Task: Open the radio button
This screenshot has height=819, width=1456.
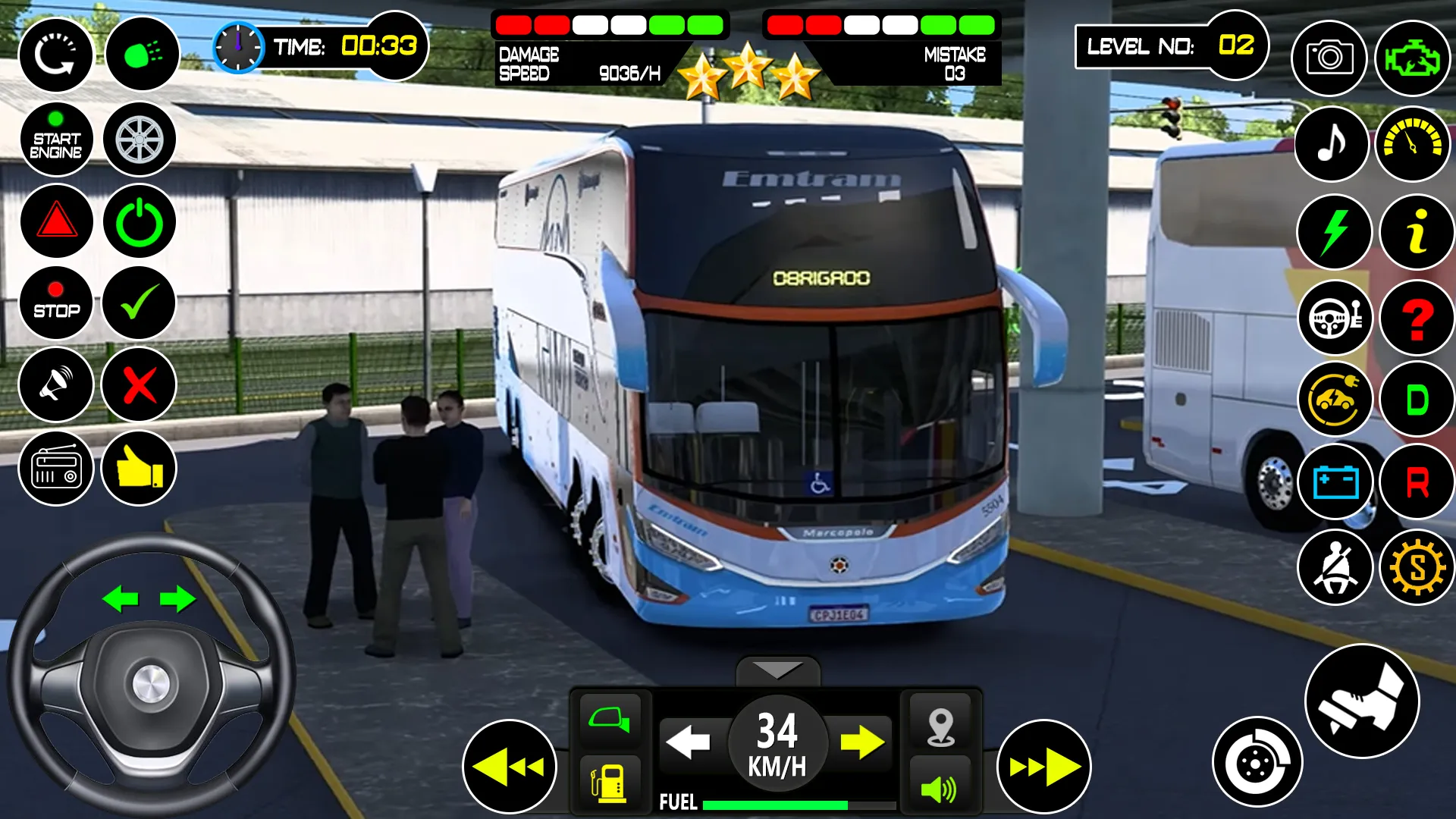Action: 56,468
